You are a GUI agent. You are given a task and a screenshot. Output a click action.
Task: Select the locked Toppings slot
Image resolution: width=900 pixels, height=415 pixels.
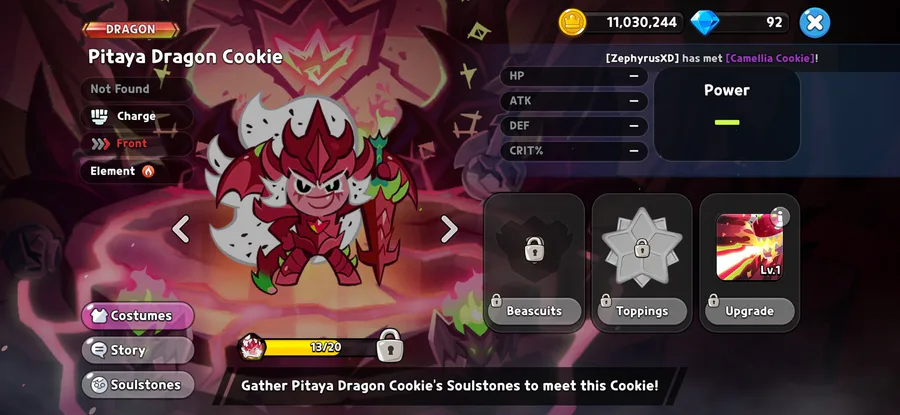pyautogui.click(x=642, y=261)
